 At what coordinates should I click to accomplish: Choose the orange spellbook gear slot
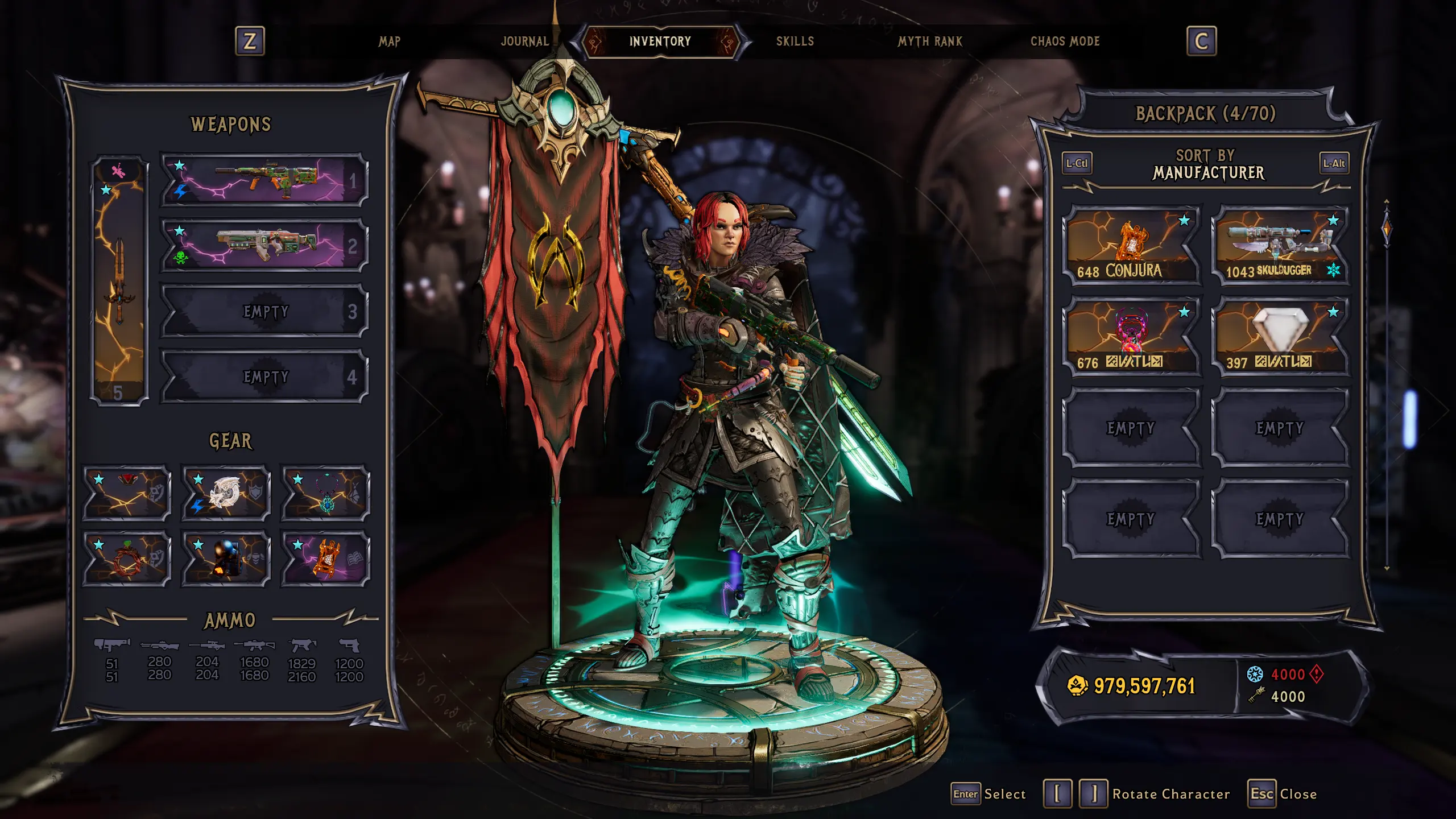point(325,559)
